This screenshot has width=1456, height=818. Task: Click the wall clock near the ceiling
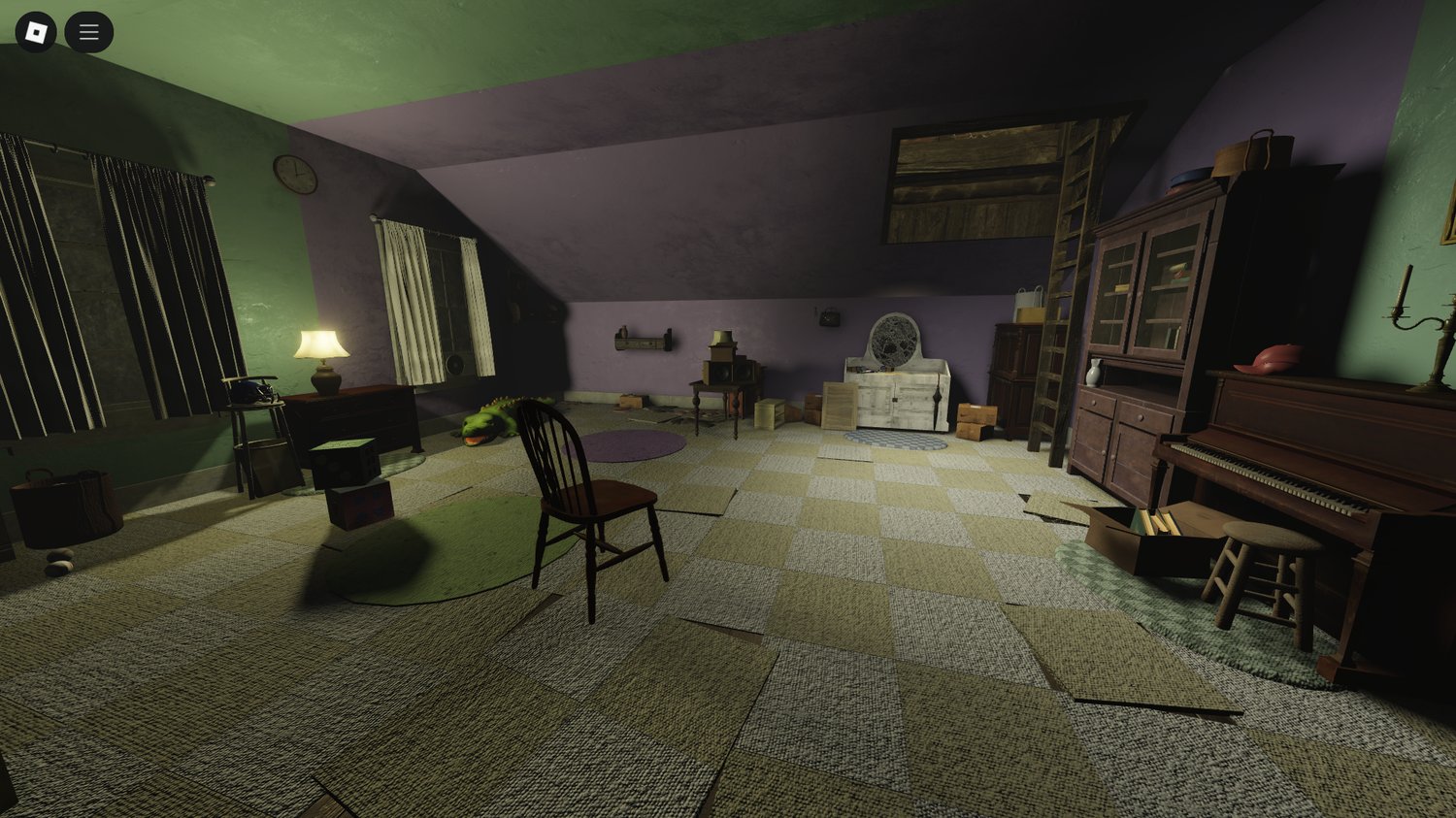294,175
